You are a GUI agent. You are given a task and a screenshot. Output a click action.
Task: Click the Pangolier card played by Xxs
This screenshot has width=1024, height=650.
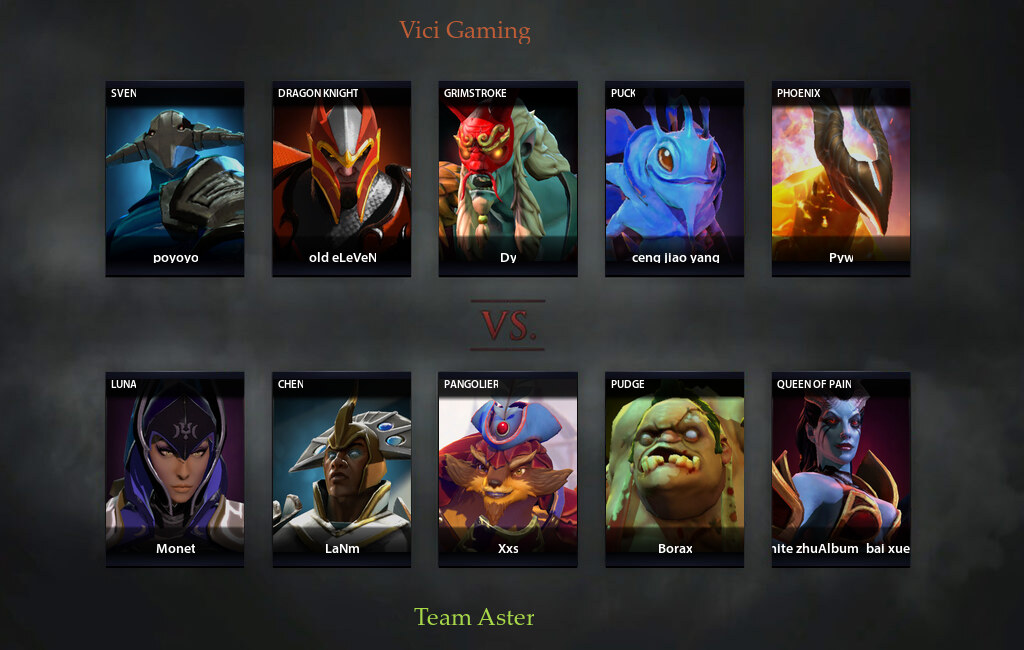click(508, 469)
